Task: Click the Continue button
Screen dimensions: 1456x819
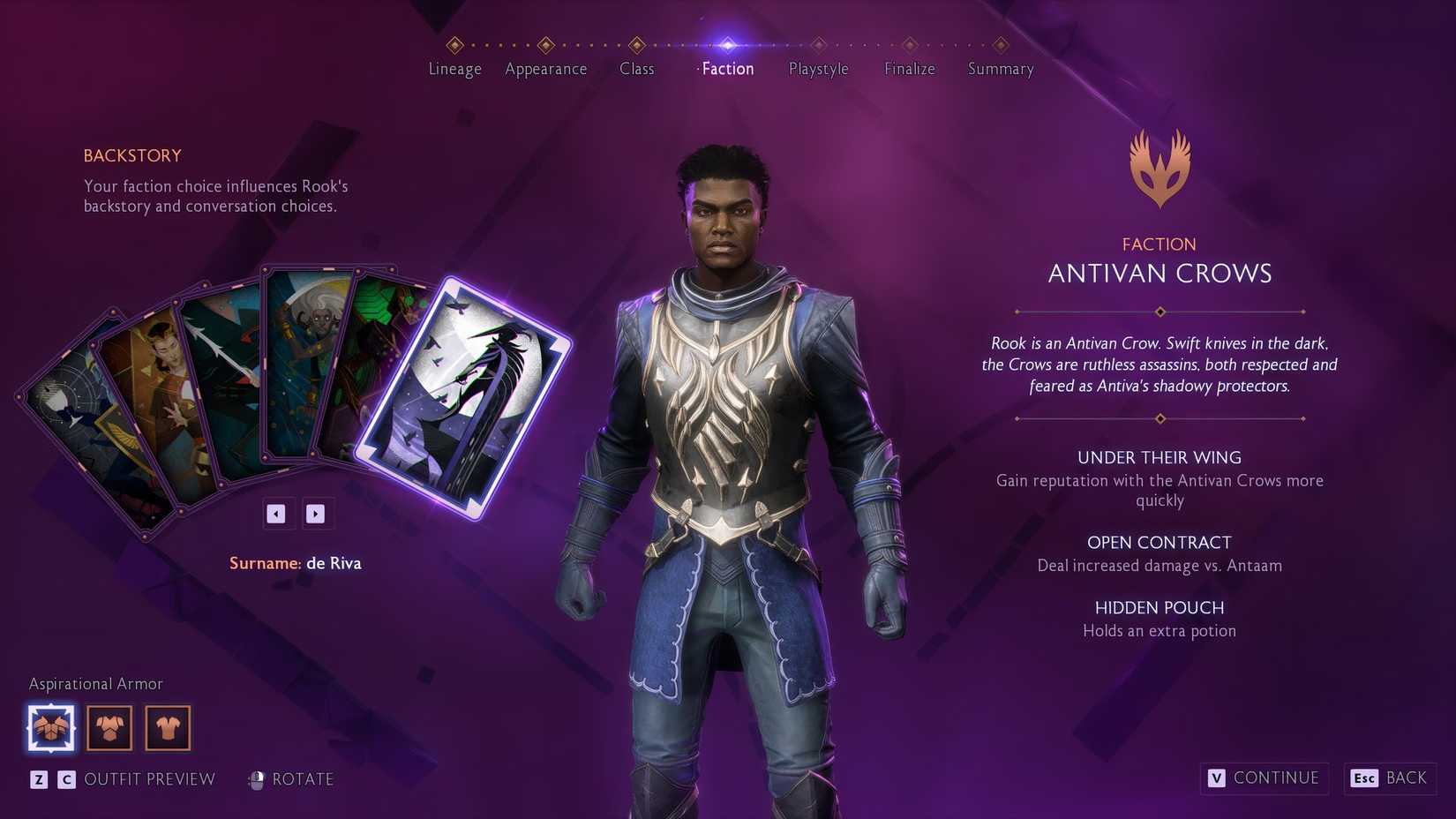Action: tap(1264, 778)
